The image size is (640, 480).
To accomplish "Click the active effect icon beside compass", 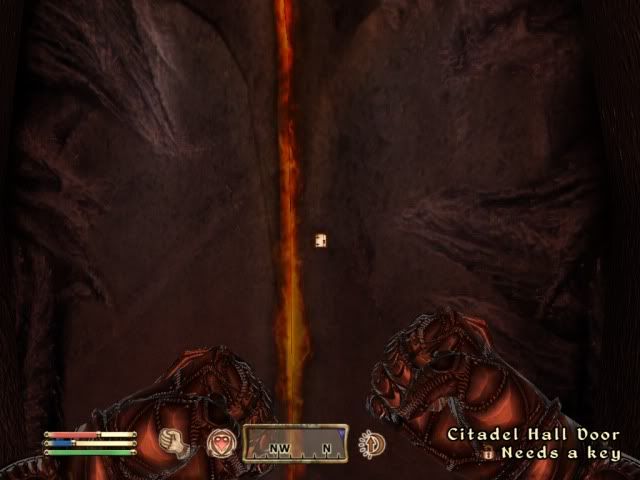I will (372, 443).
